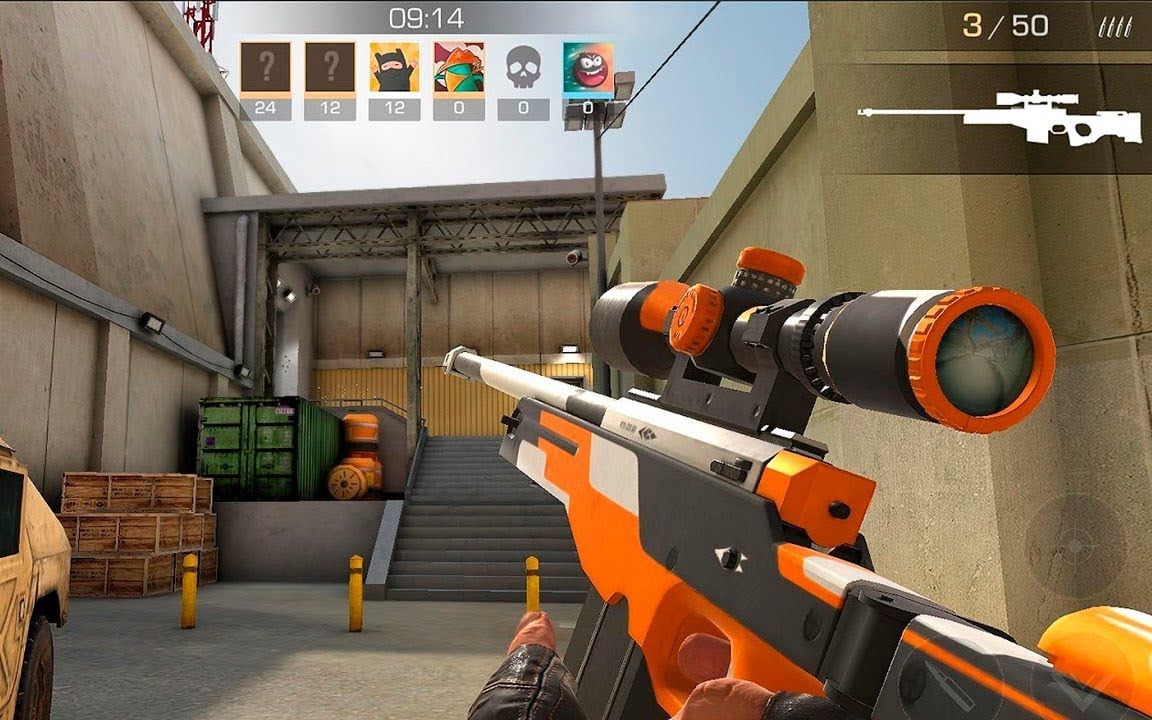
Task: Tap the crosshair fire button
Action: [x=1076, y=546]
